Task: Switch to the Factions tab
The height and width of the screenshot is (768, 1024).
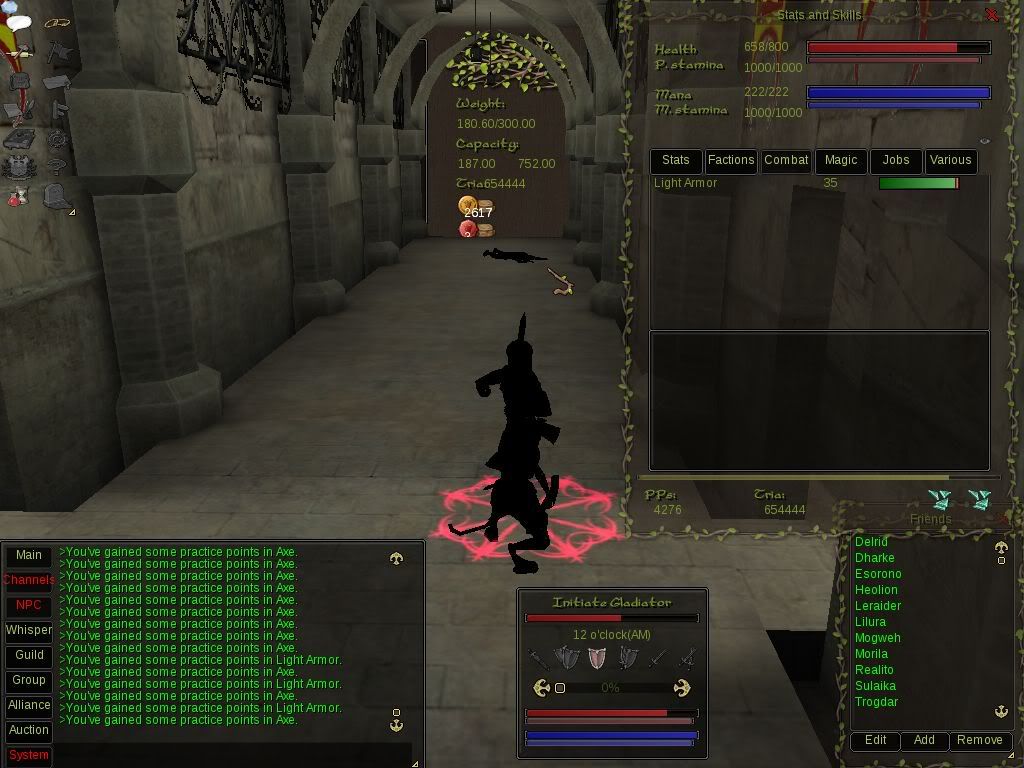Action: 731,160
